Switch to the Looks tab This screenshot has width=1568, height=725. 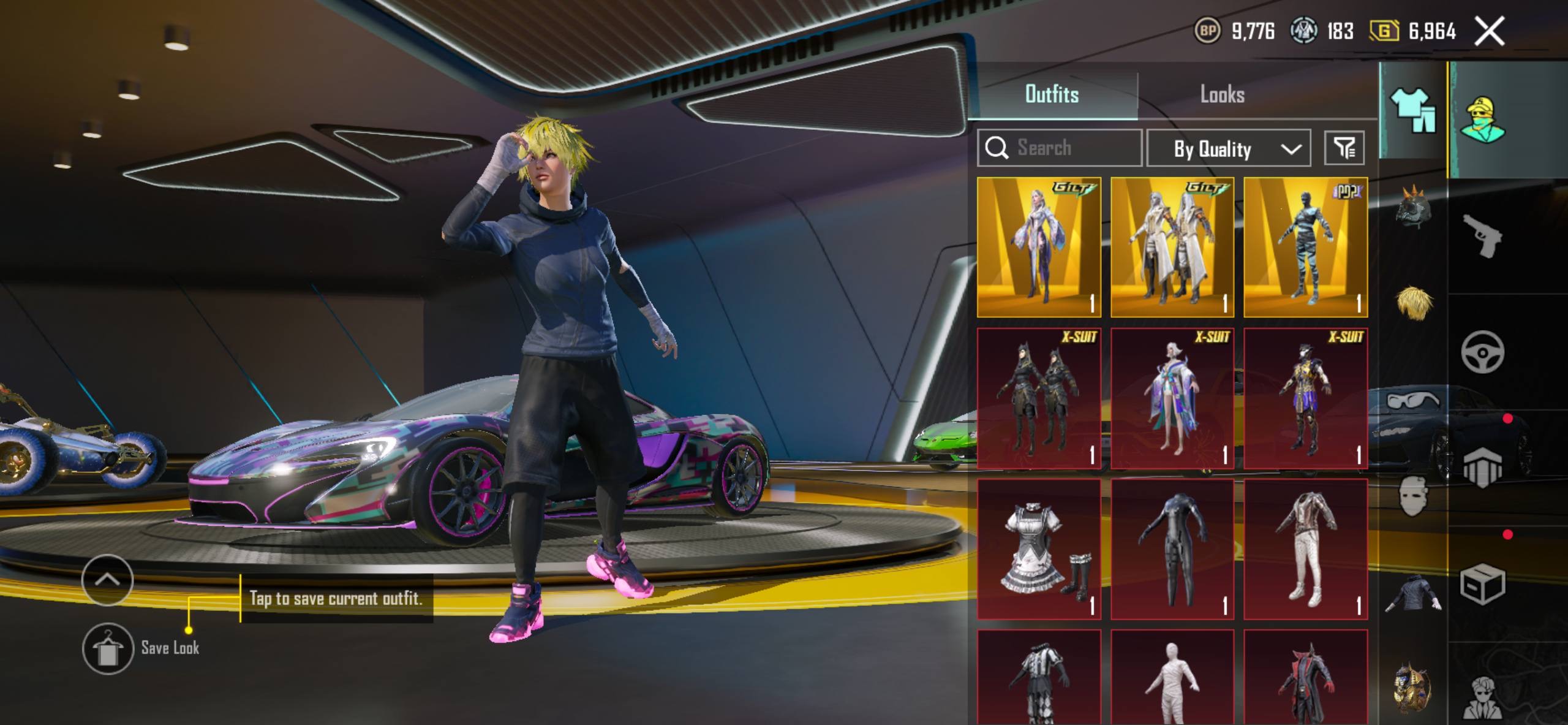(x=1222, y=95)
